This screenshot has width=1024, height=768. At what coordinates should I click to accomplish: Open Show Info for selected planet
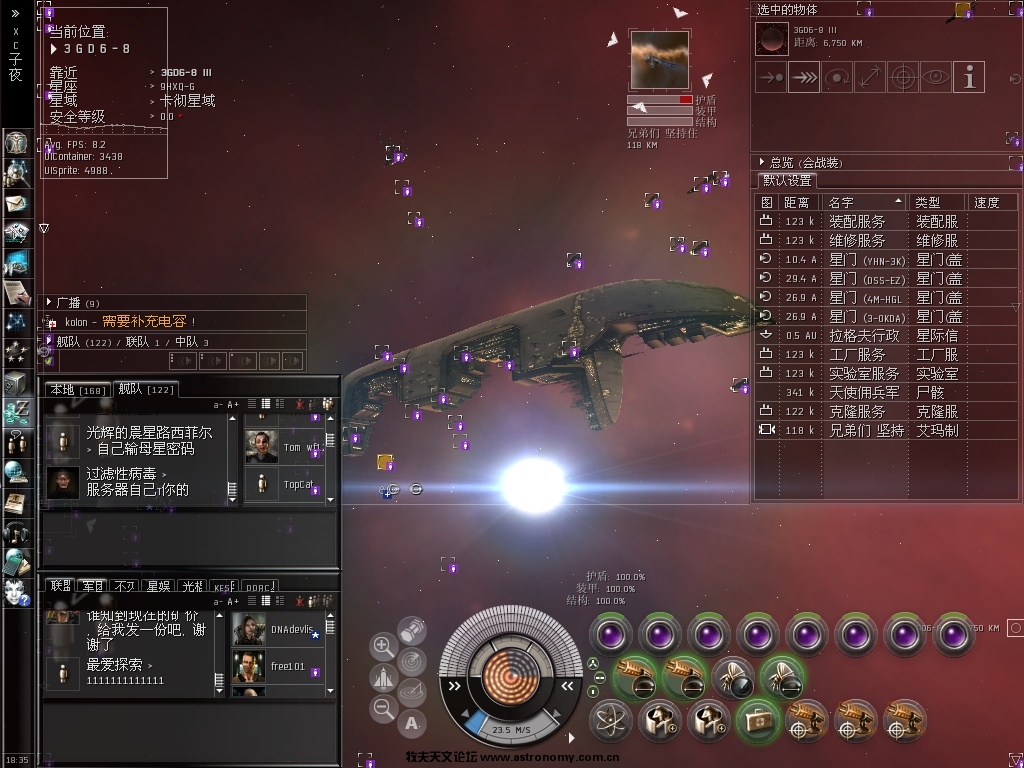click(968, 77)
